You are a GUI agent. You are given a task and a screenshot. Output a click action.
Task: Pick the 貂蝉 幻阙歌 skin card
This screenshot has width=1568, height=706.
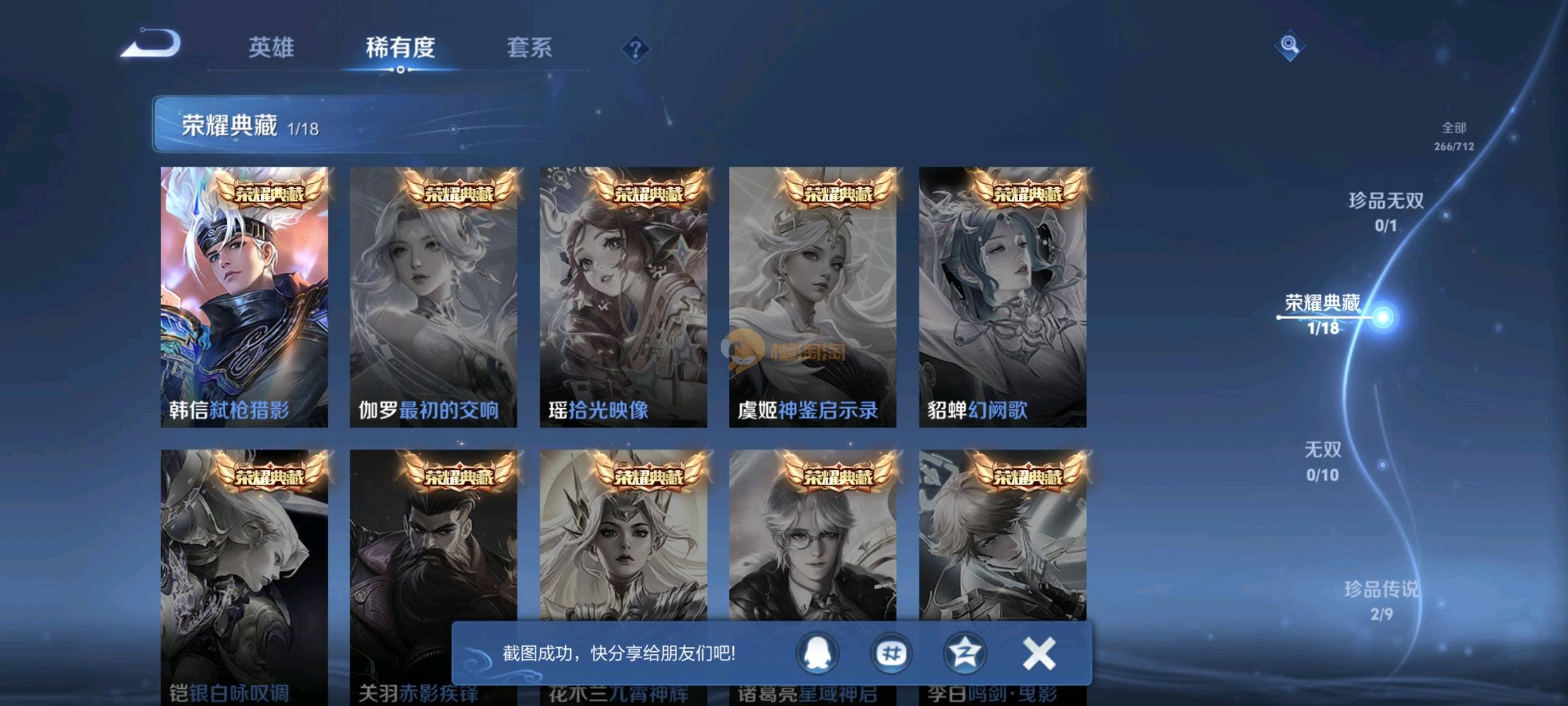(x=1002, y=297)
